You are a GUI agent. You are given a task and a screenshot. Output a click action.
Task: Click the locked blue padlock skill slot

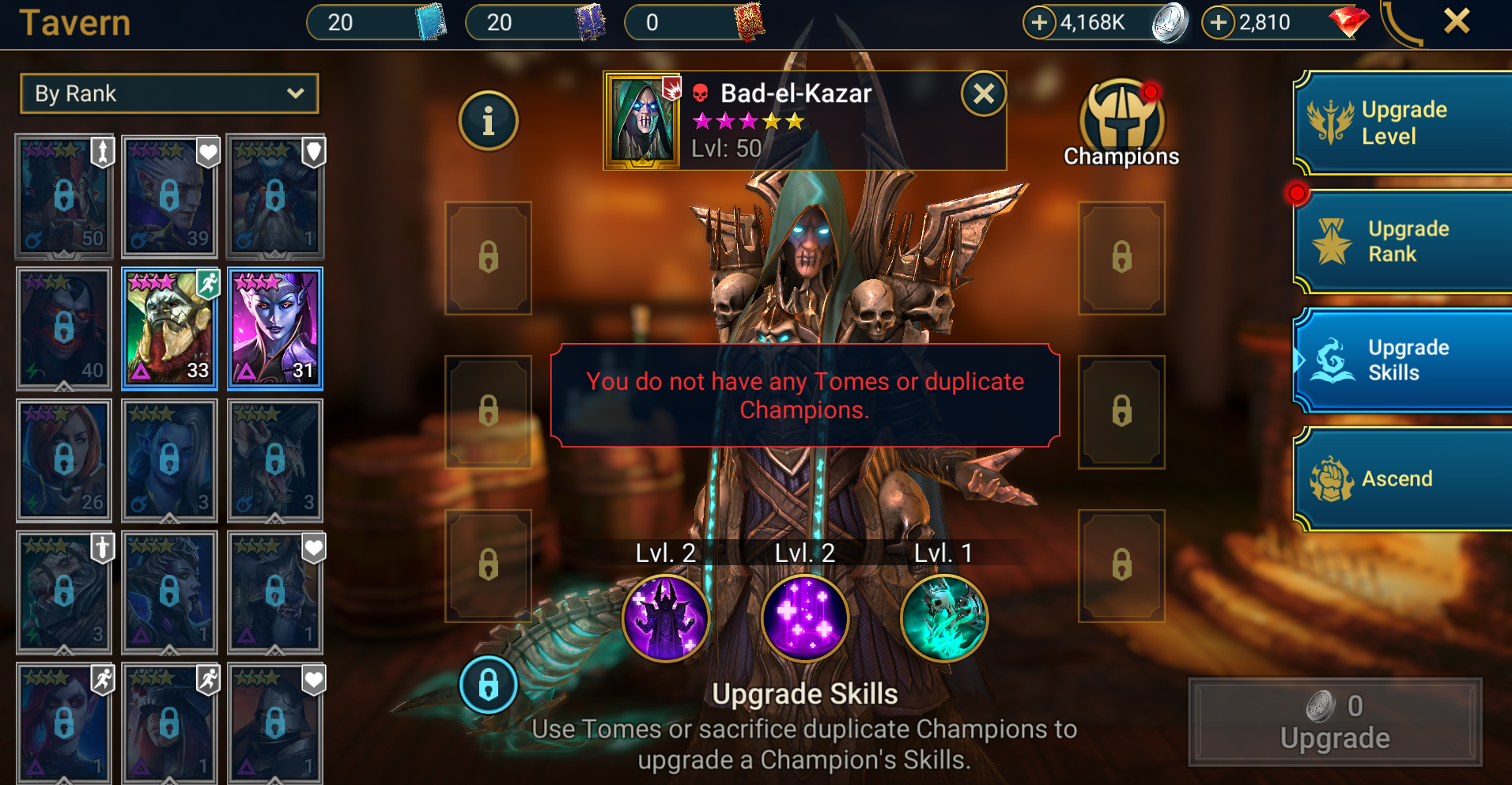pos(488,686)
